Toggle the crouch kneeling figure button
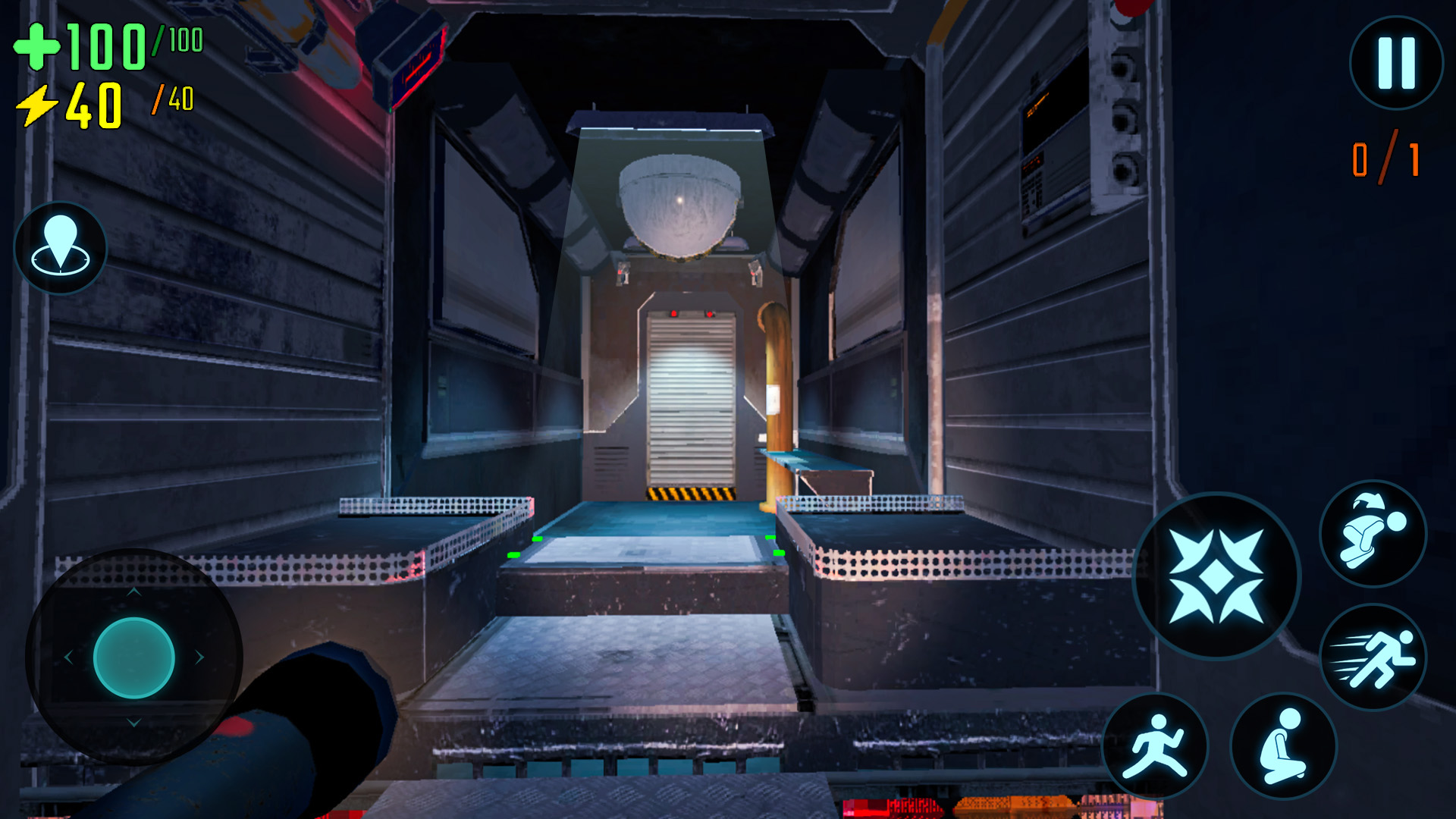 tap(1283, 745)
